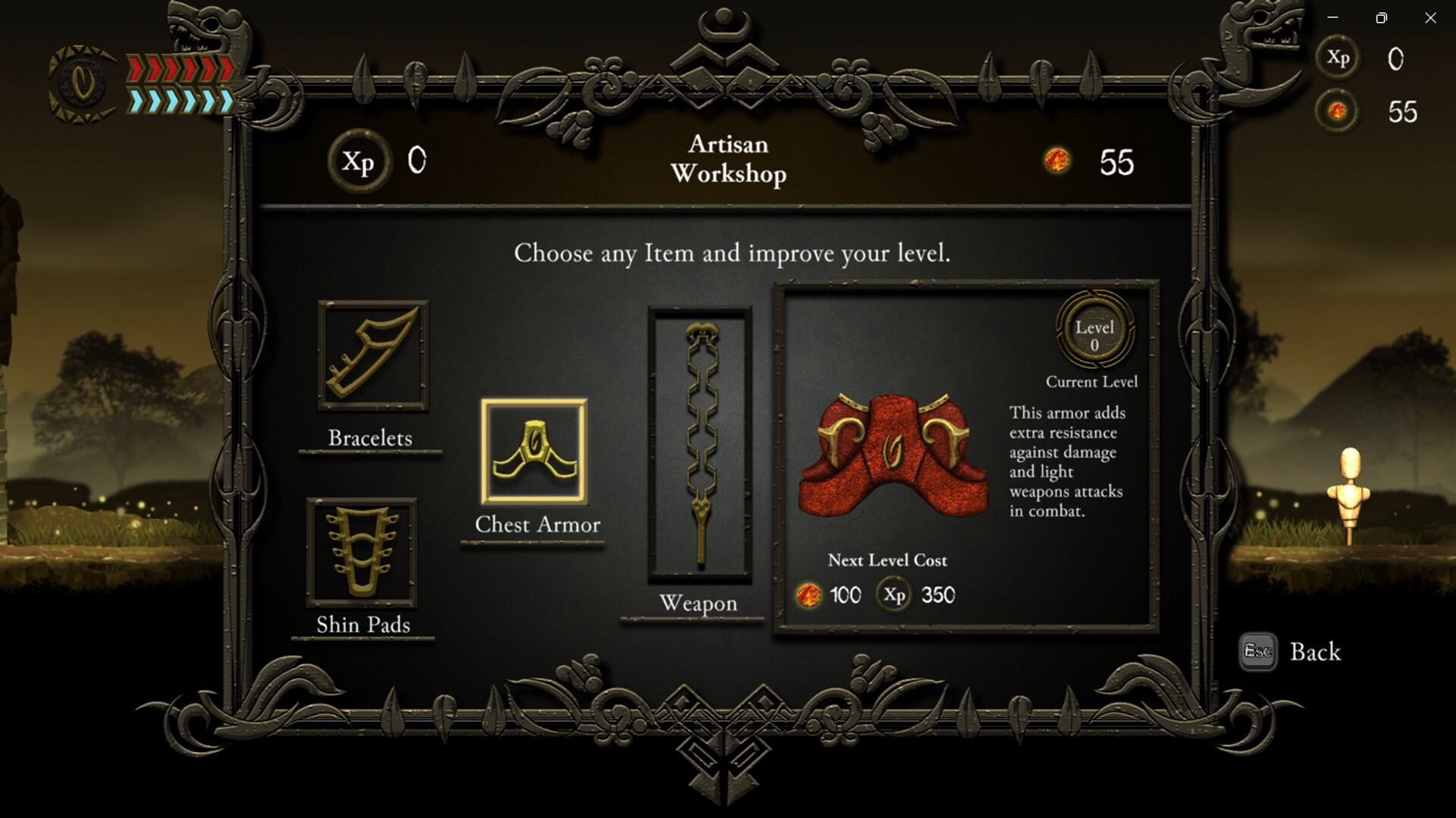Click the ember icon in the top-right corner
The height and width of the screenshot is (818, 1456).
pyautogui.click(x=1338, y=112)
